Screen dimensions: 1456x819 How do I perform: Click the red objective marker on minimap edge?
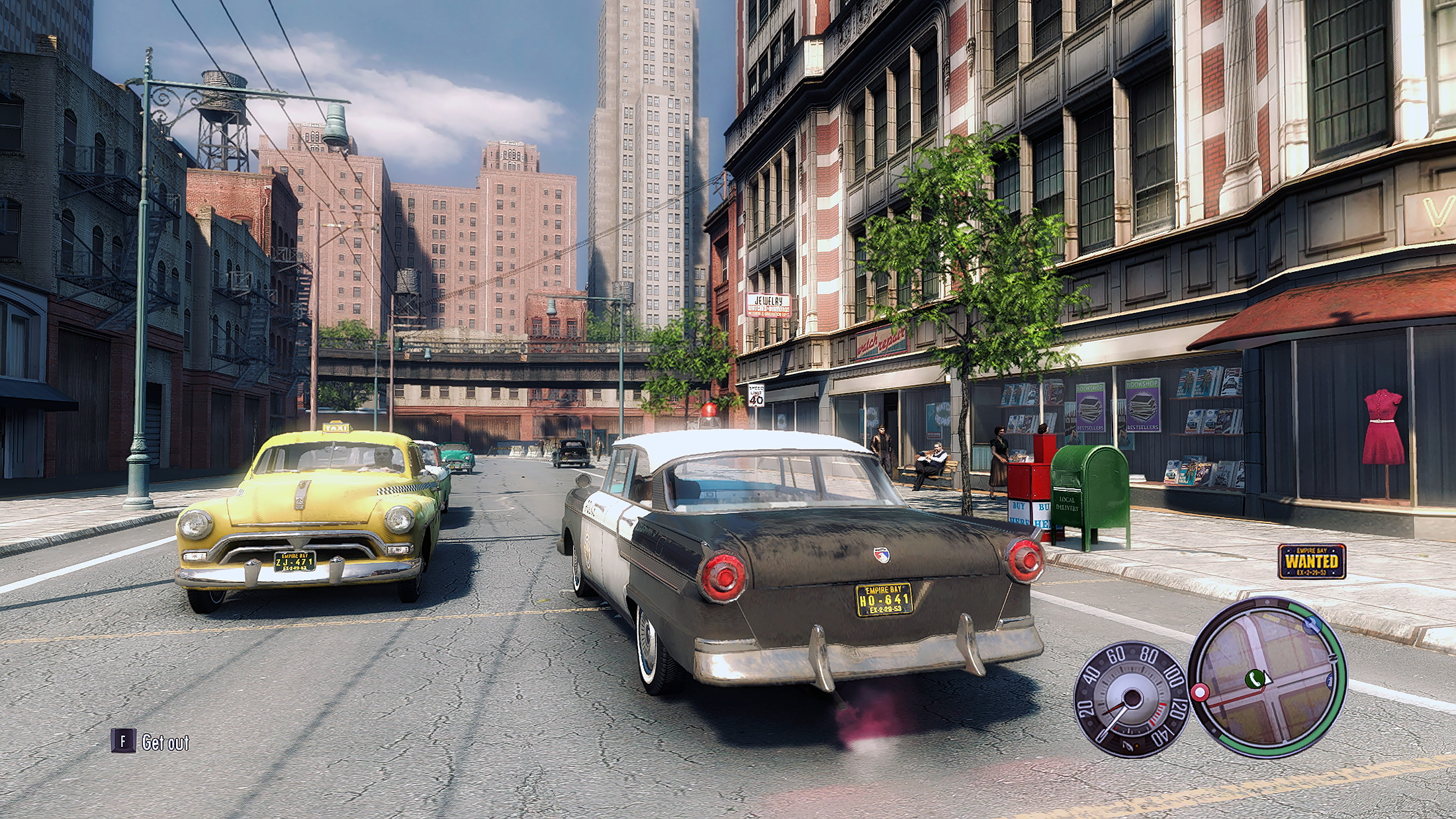coord(1200,693)
